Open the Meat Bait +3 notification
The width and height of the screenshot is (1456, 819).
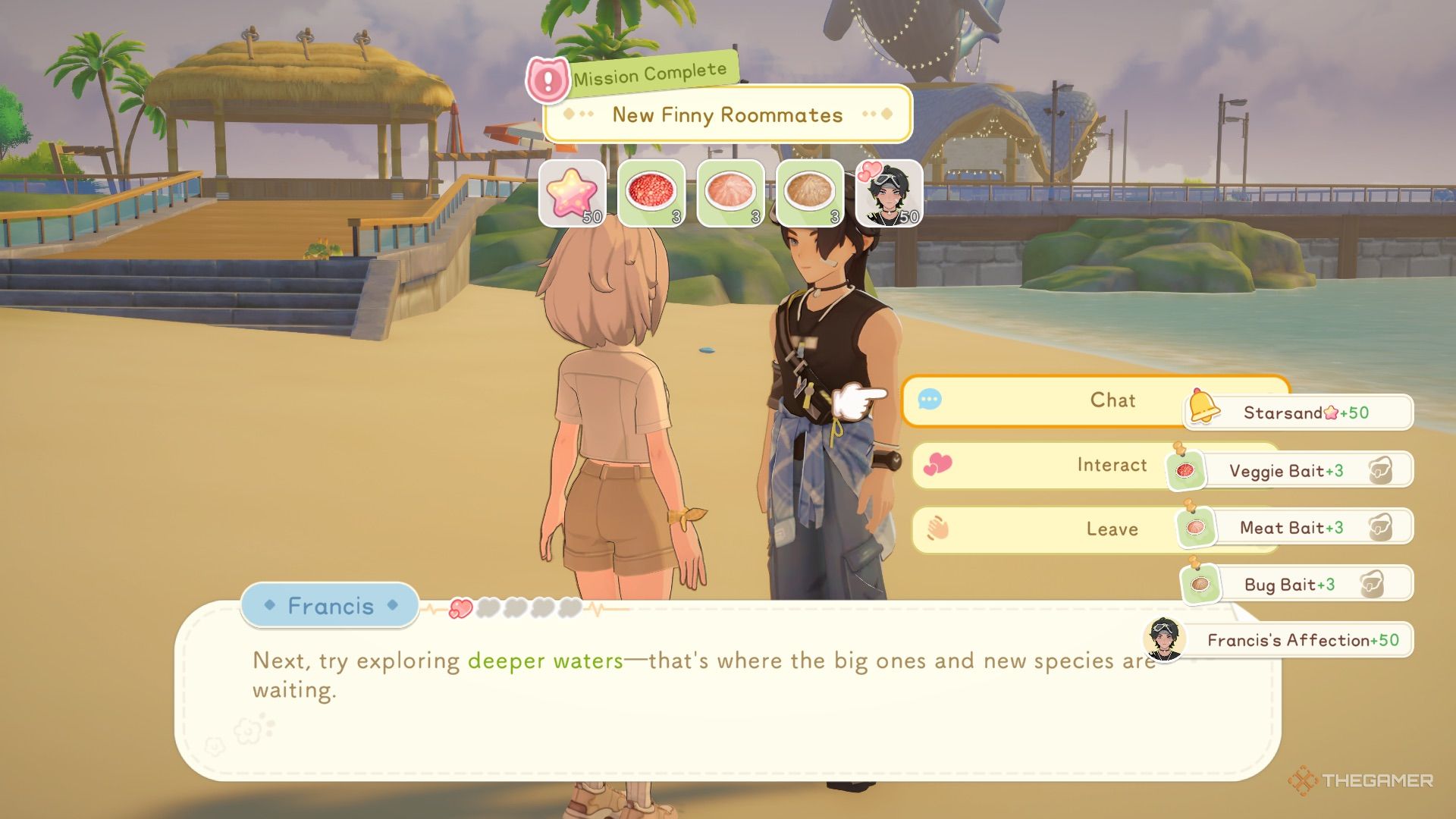1298,528
